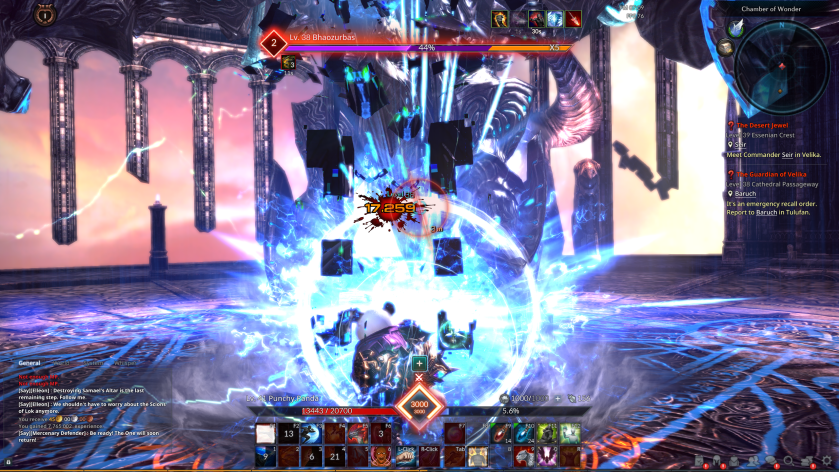This screenshot has height=472, width=839.
Task: Click the Baruch quest location link
Action: tap(745, 194)
